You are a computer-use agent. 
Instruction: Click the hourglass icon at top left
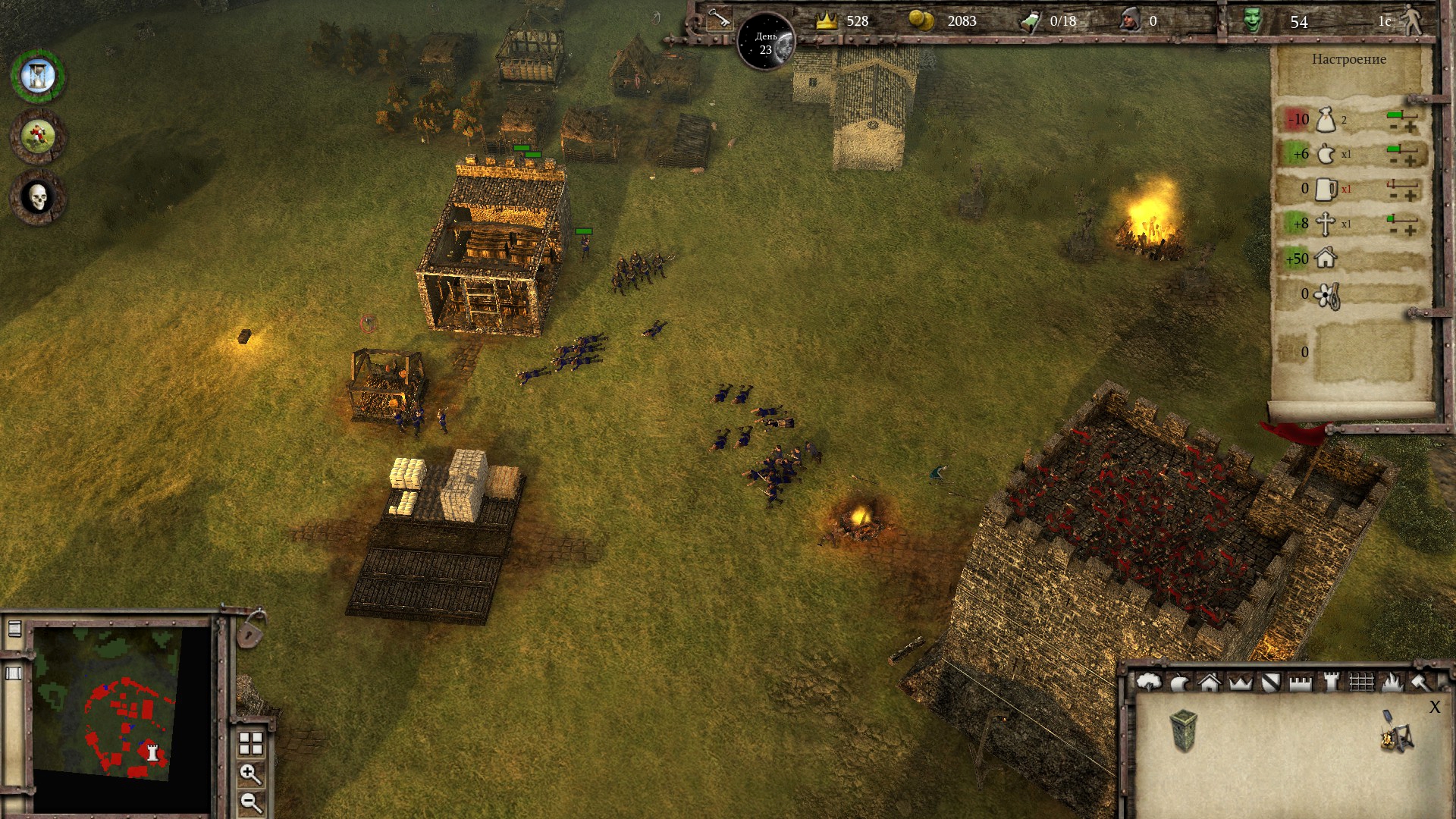[x=37, y=76]
